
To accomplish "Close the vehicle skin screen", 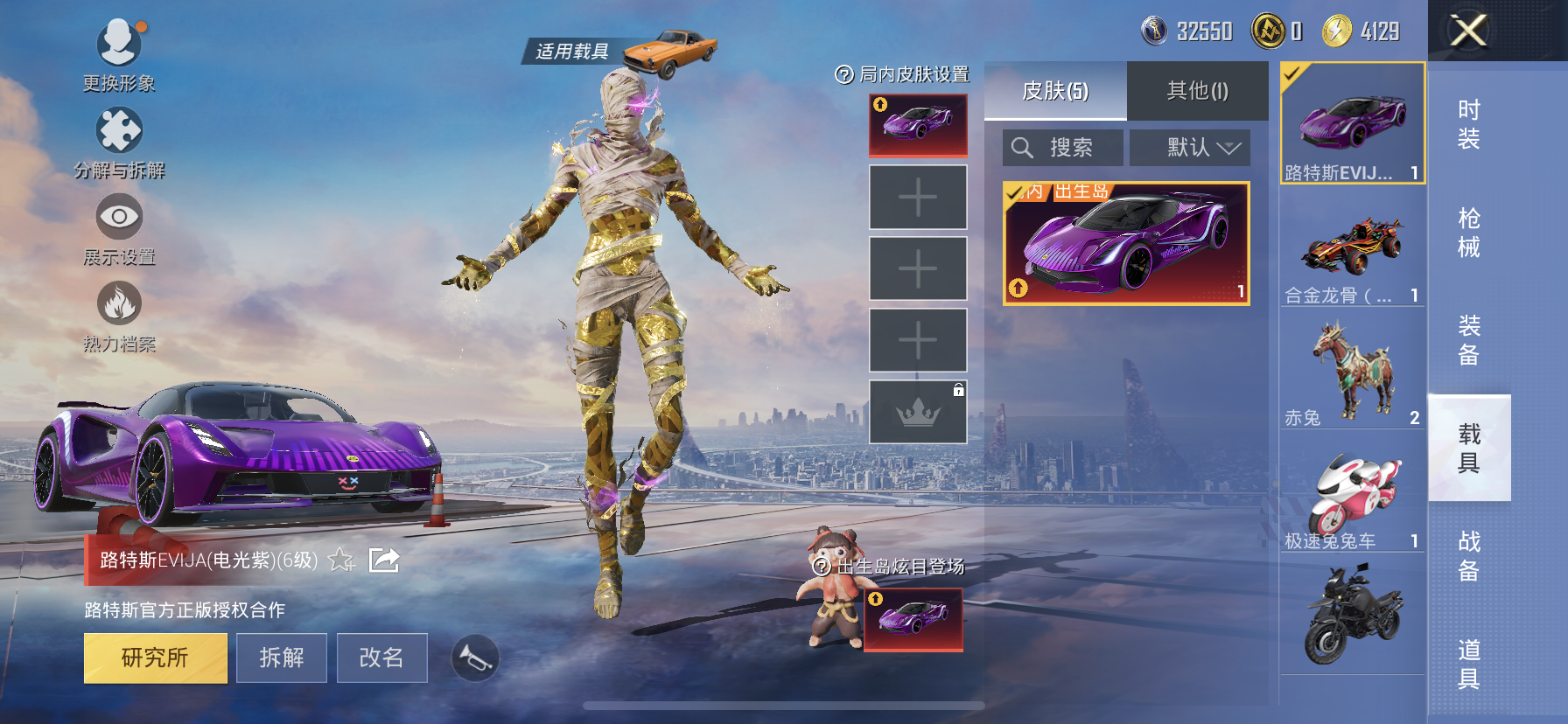I will pos(1467,31).
